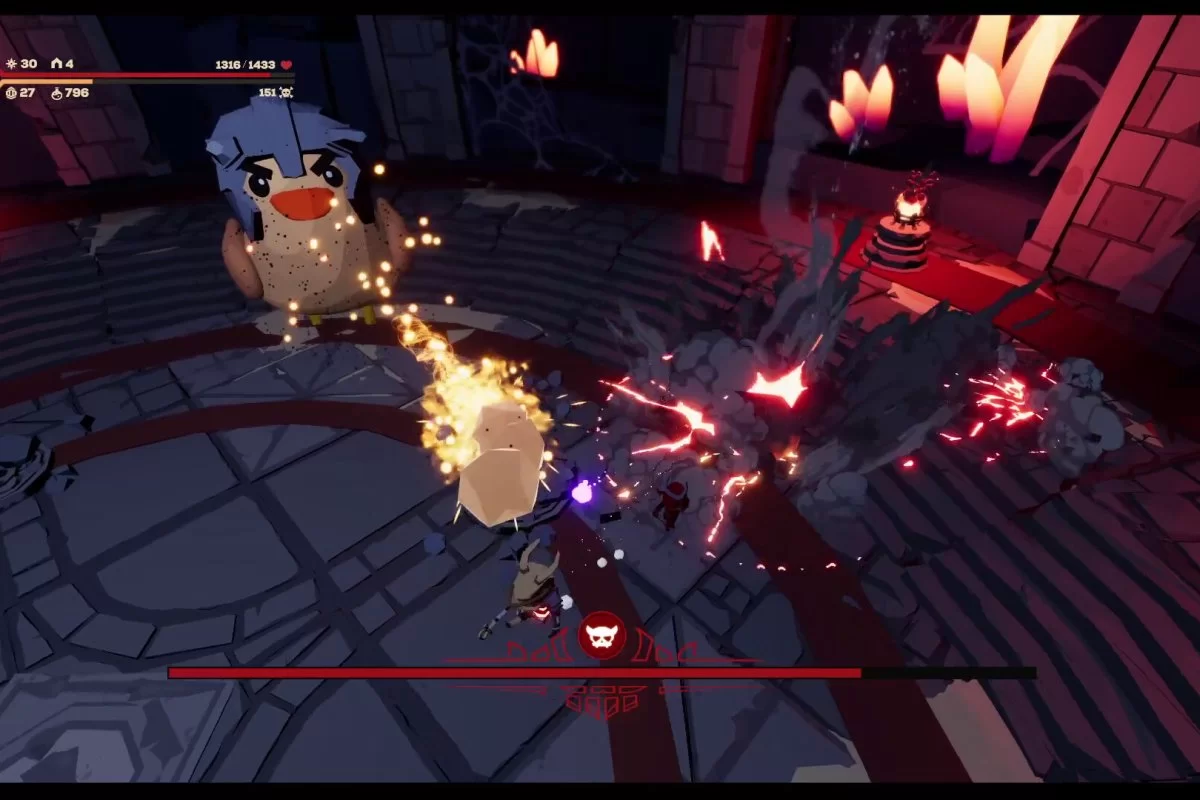Image resolution: width=1200 pixels, height=800 pixels.
Task: Select the gold coin currency icon
Action: 11,93
